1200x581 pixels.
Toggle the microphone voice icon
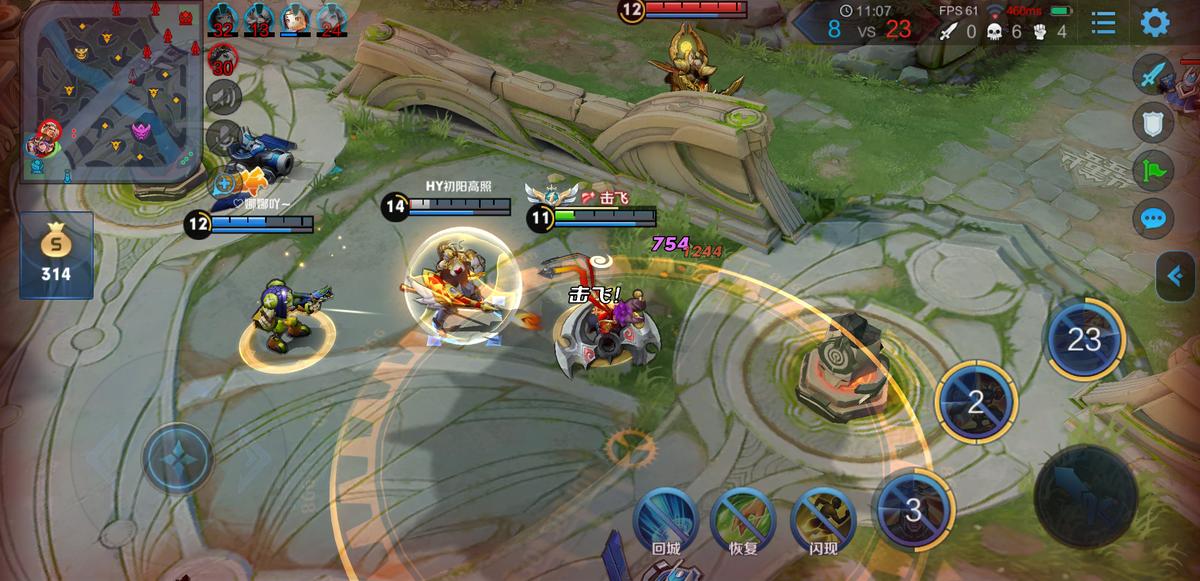tap(223, 137)
